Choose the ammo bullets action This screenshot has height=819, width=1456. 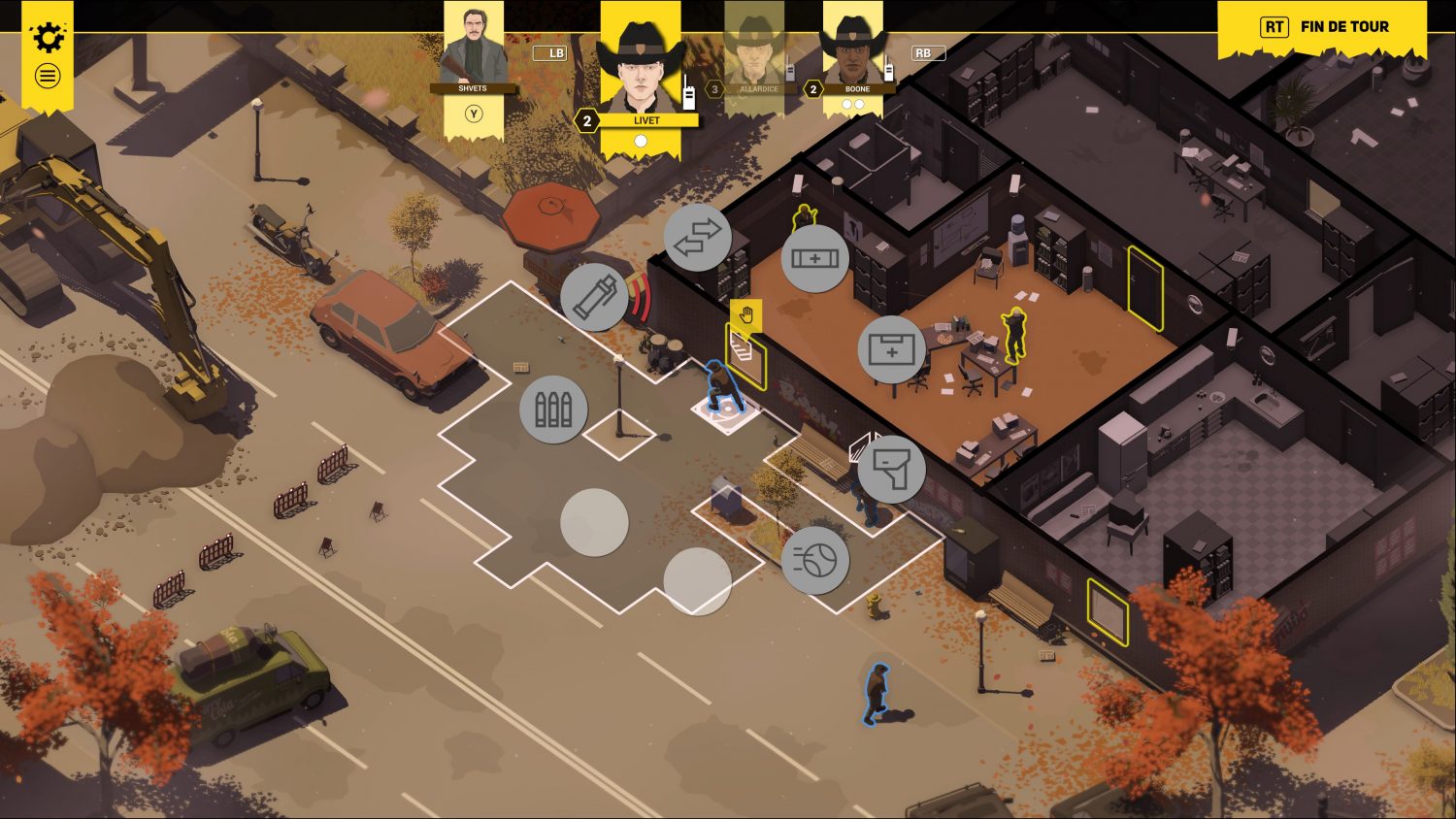coord(553,409)
